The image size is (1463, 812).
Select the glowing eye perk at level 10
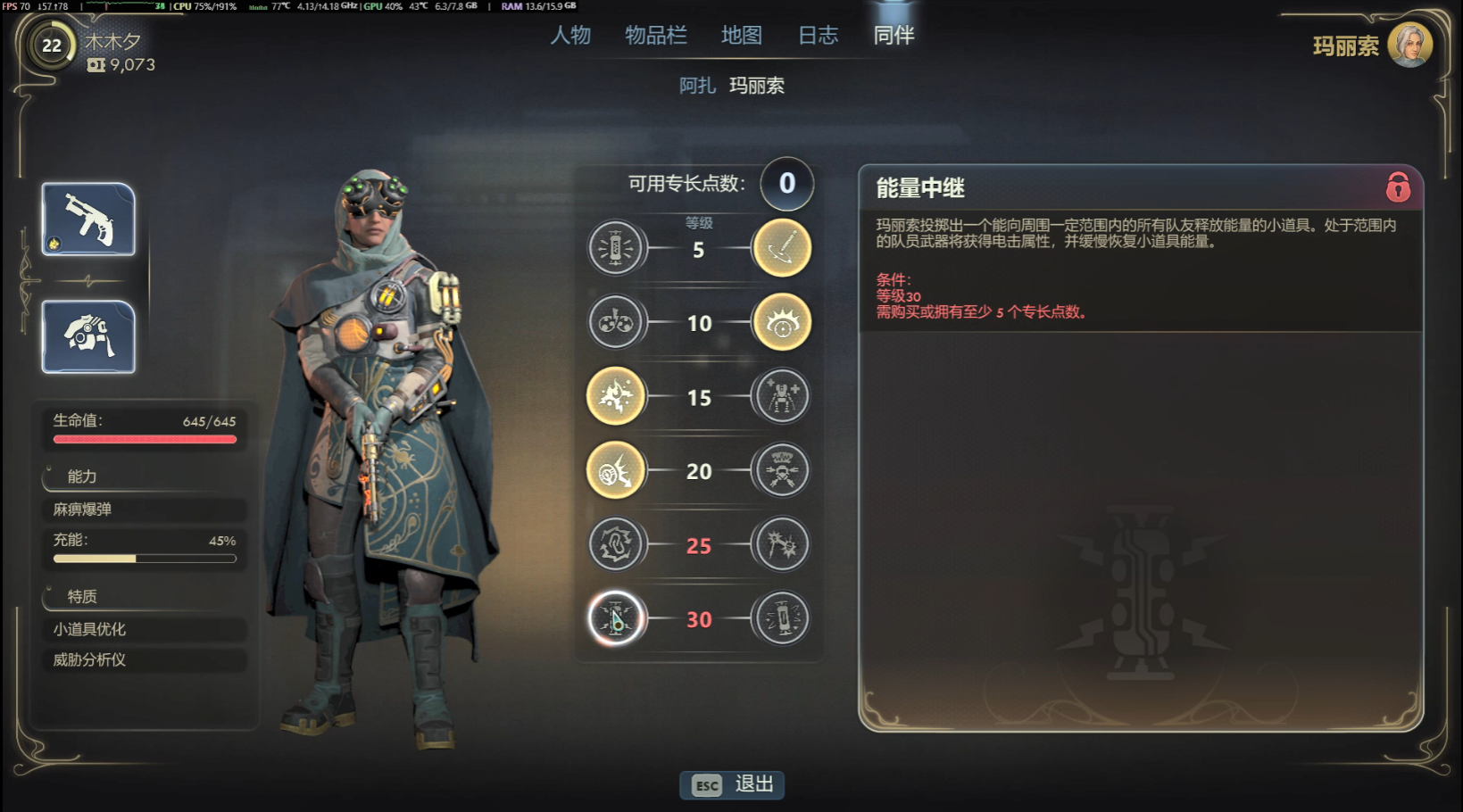click(x=781, y=322)
